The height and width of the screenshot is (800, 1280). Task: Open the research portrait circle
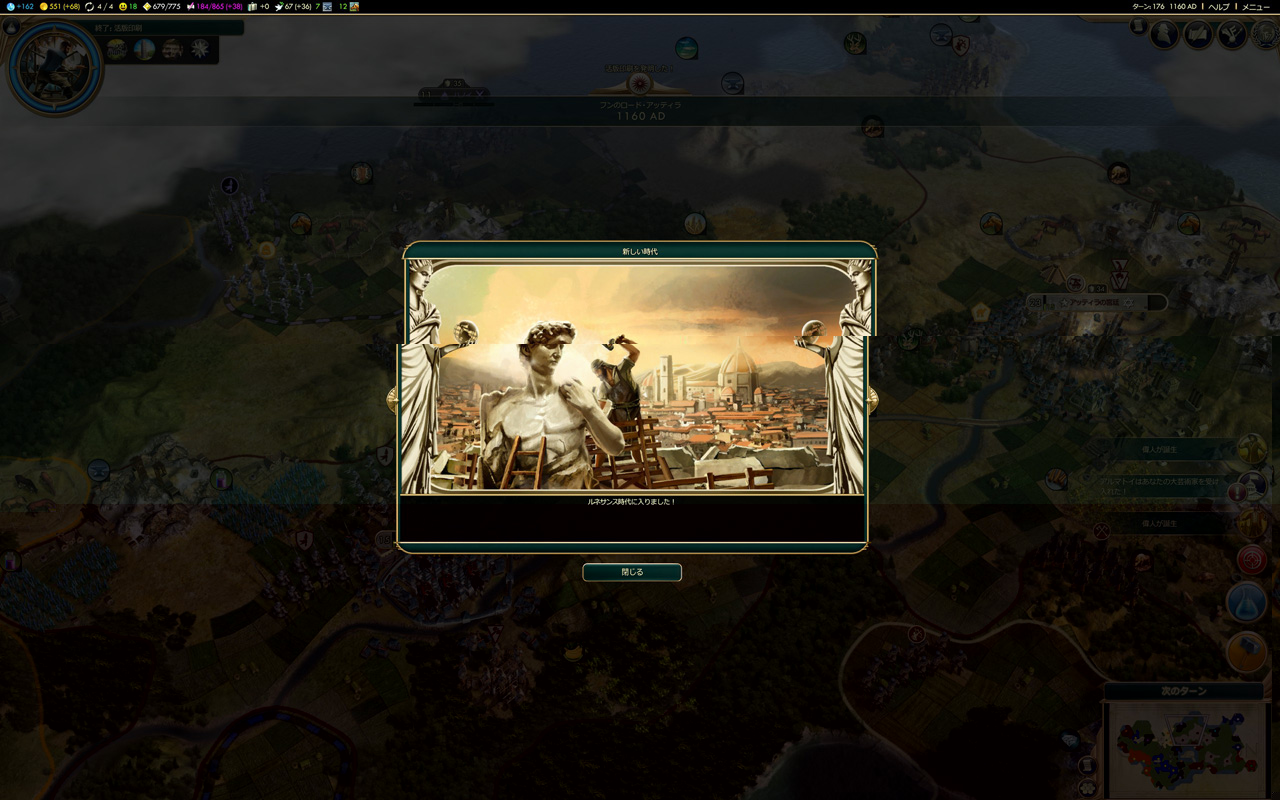click(x=55, y=67)
